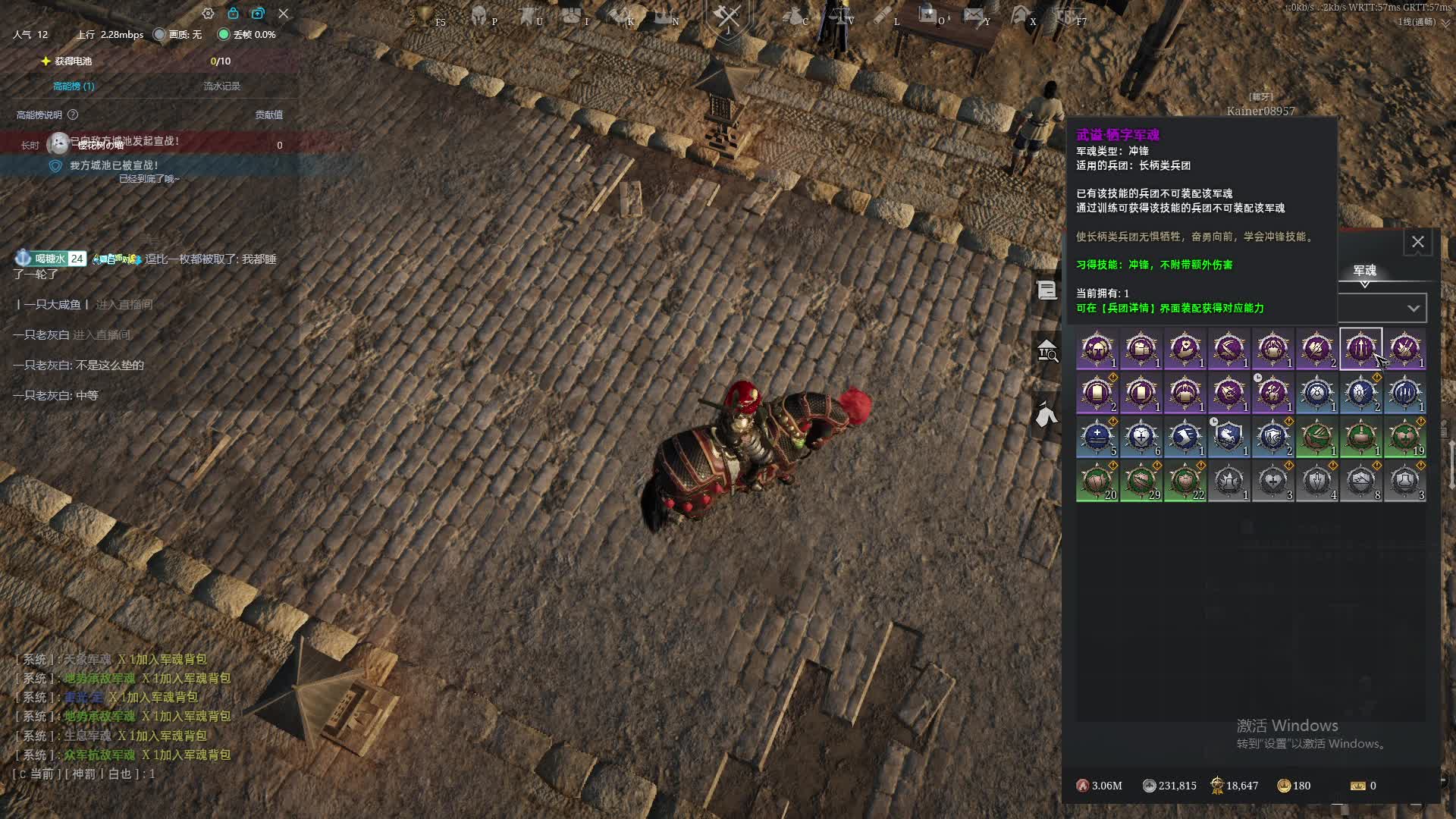The height and width of the screenshot is (819, 1456).
Task: Choose the green soul stacked at 29
Action: click(1141, 482)
